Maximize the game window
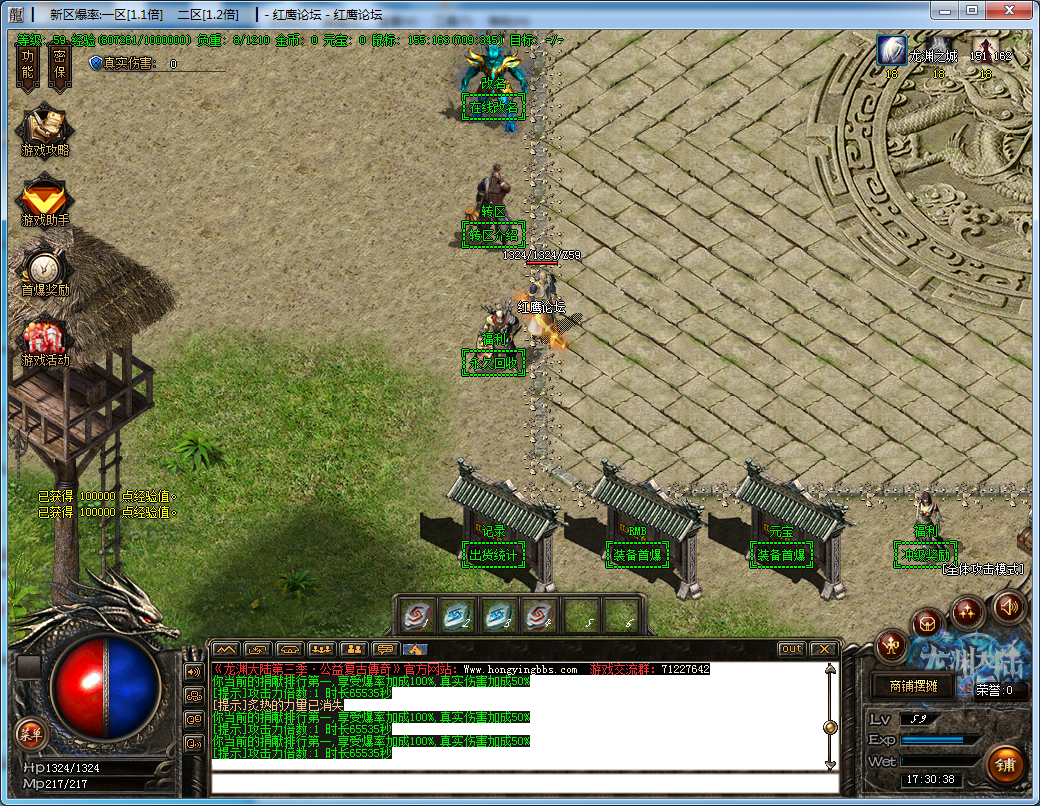This screenshot has width=1040, height=806. click(971, 10)
